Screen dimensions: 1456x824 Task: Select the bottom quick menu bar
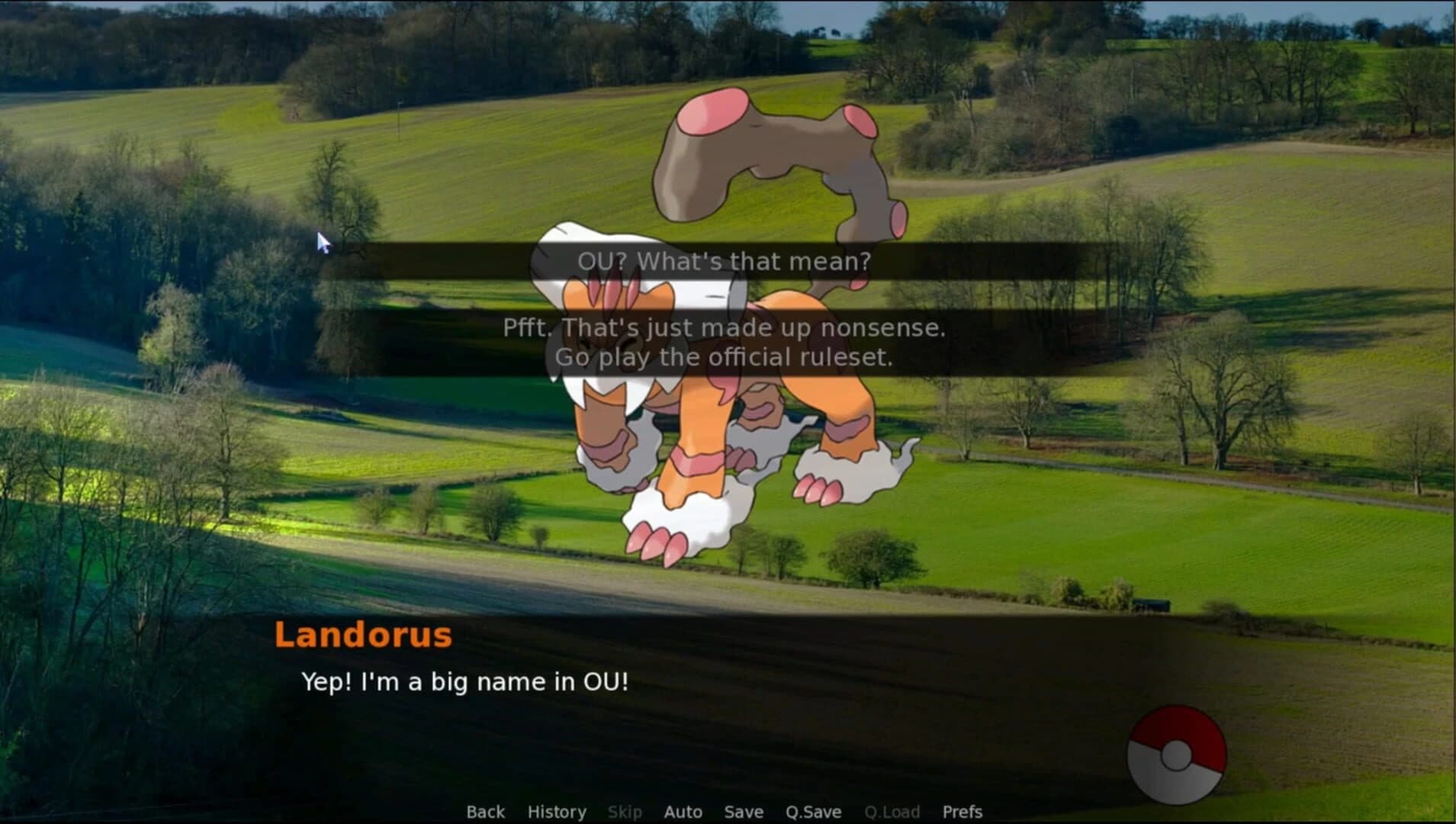725,812
